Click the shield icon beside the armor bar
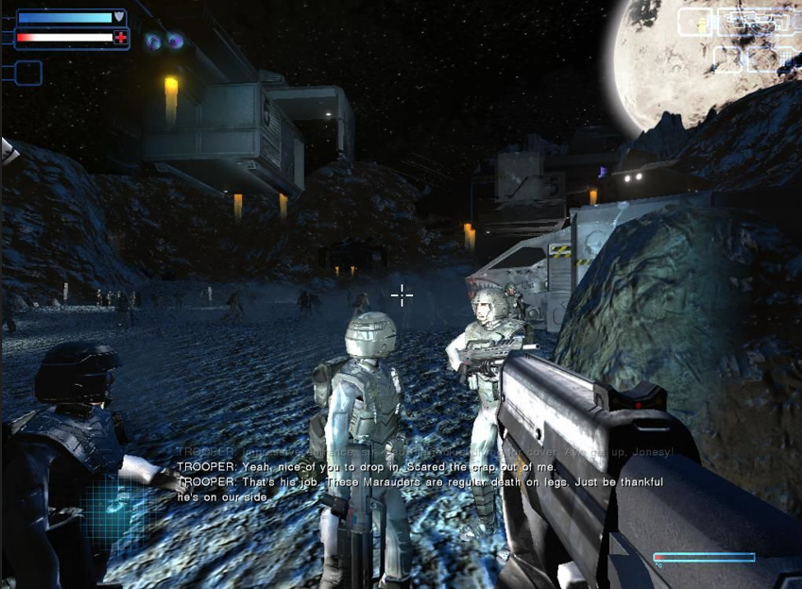The height and width of the screenshot is (589, 802). point(120,17)
